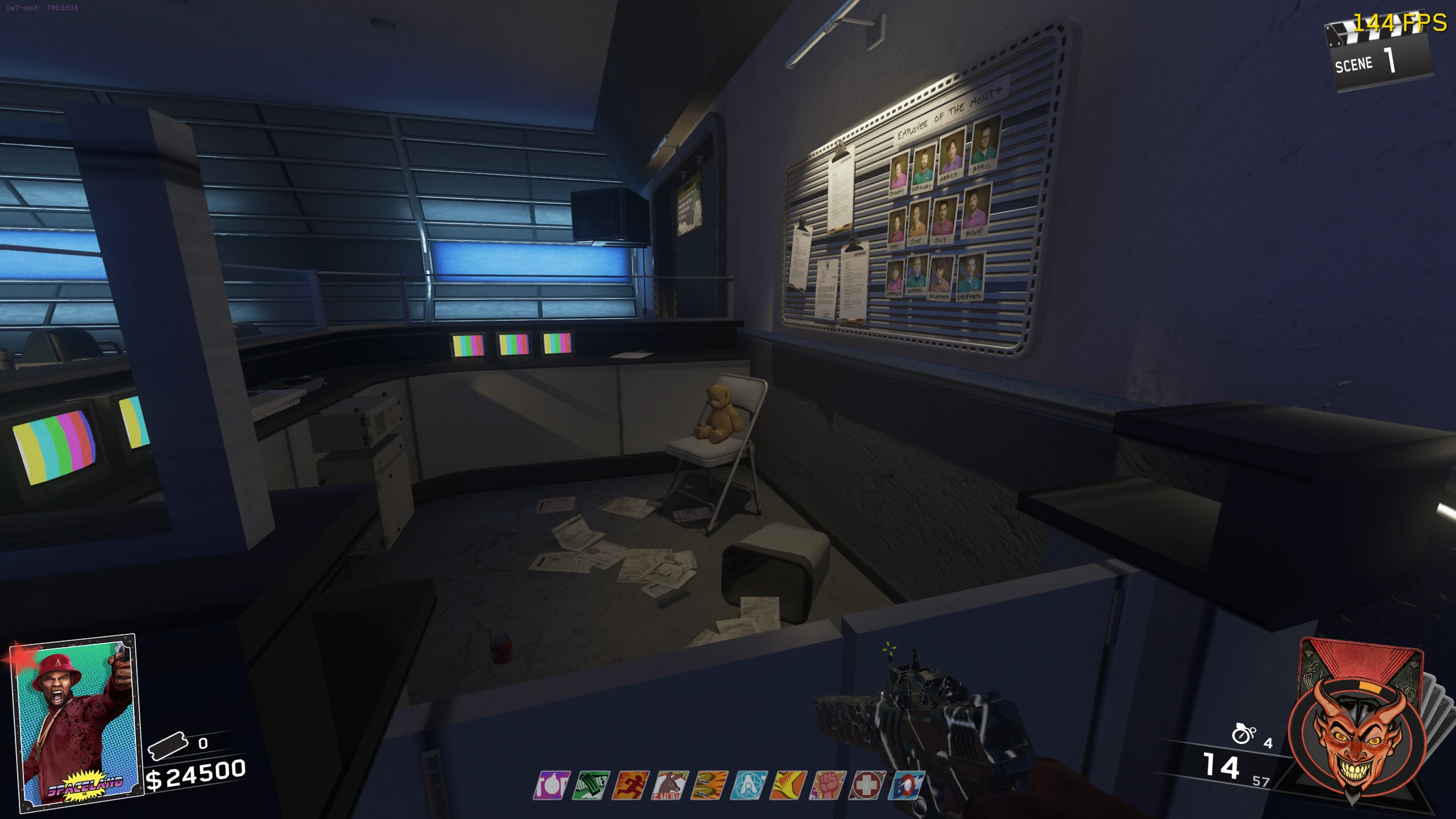Viewport: 1456px width, 819px height.
Task: Click the ticket icon above the cash
Action: tap(168, 744)
